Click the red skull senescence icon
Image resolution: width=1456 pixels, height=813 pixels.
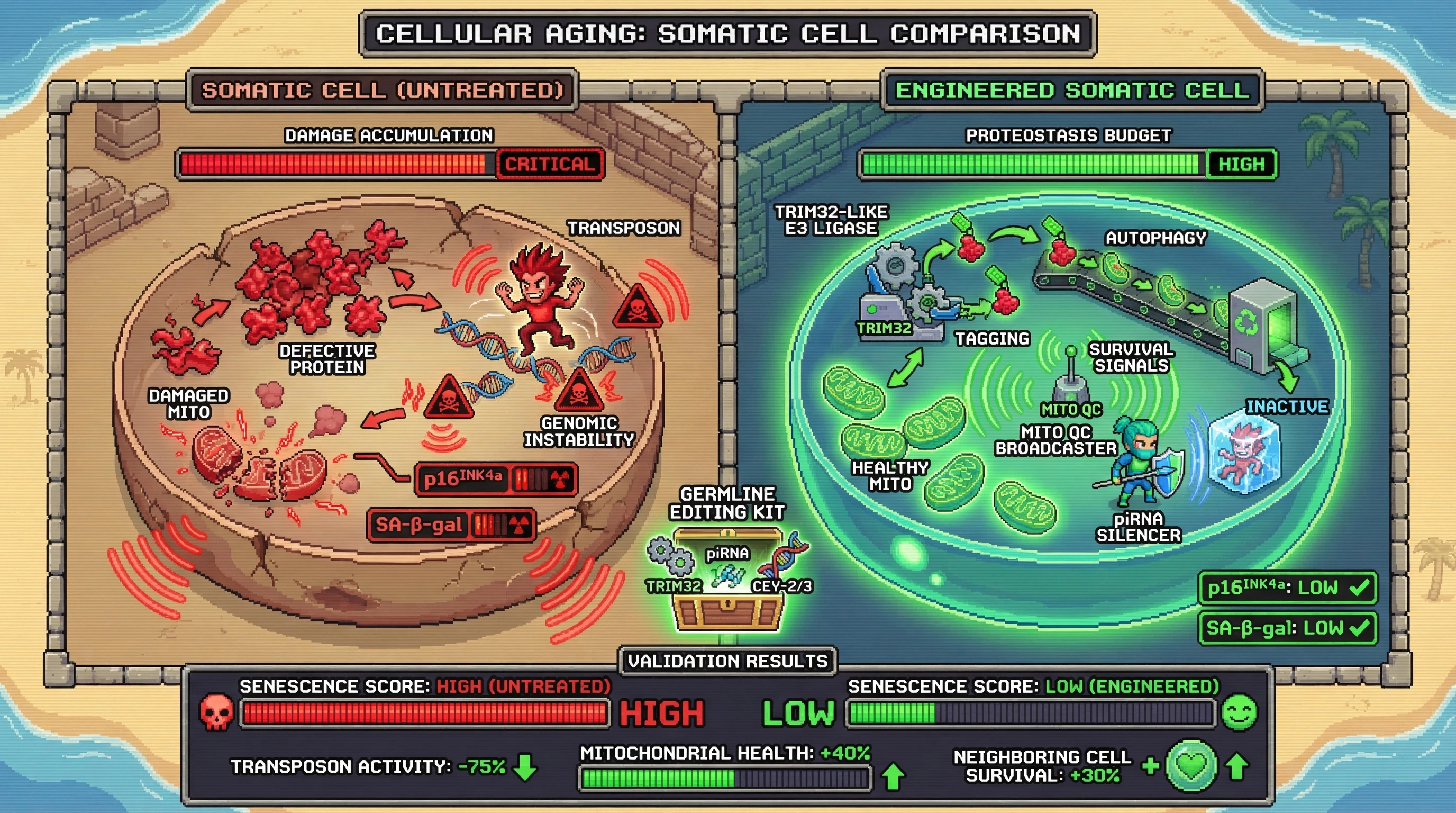216,712
